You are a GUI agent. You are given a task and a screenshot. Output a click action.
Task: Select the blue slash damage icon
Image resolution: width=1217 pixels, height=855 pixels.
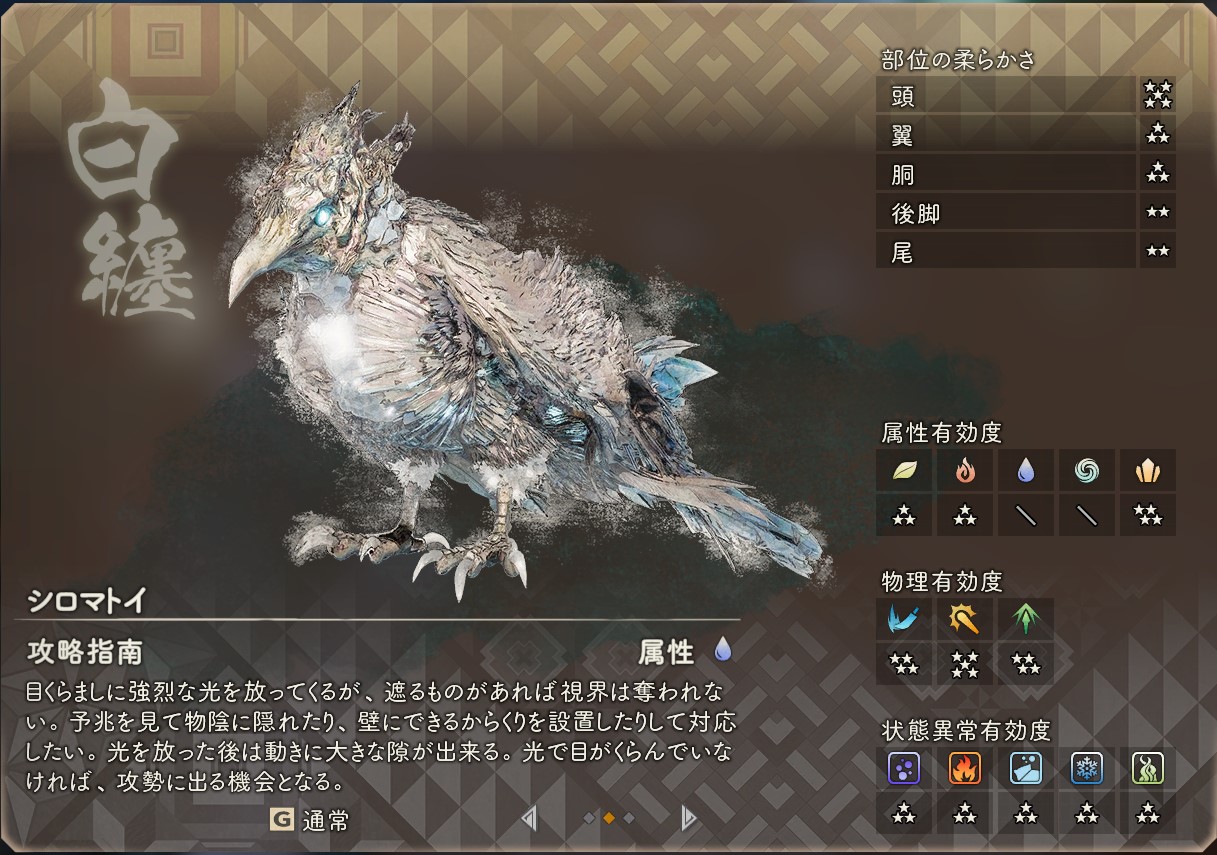(904, 619)
